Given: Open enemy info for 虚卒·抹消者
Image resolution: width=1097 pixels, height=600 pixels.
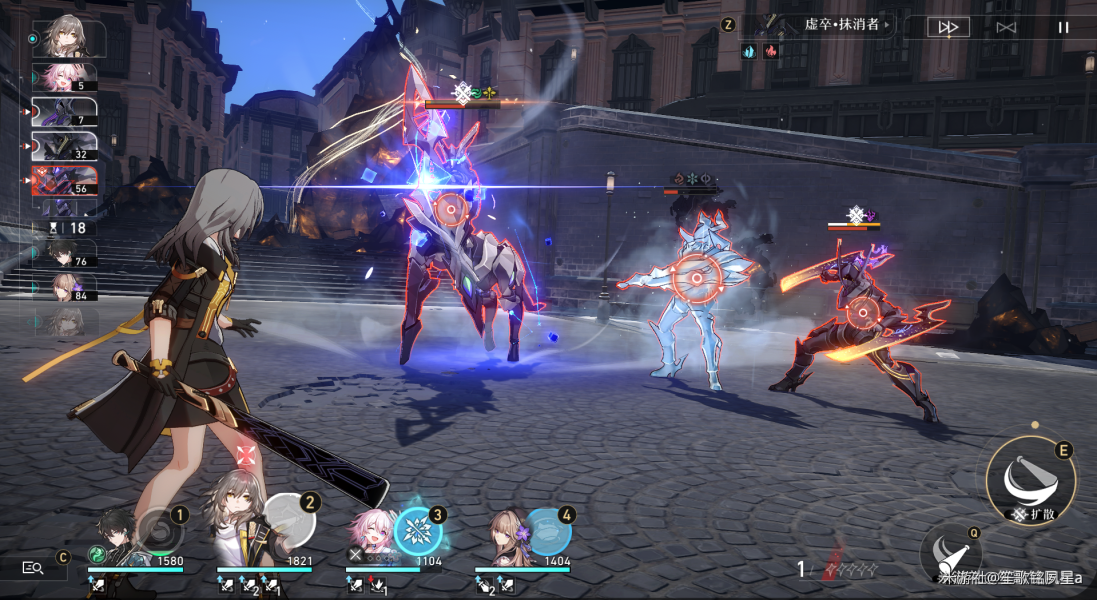Looking at the screenshot, I should pyautogui.click(x=841, y=24).
